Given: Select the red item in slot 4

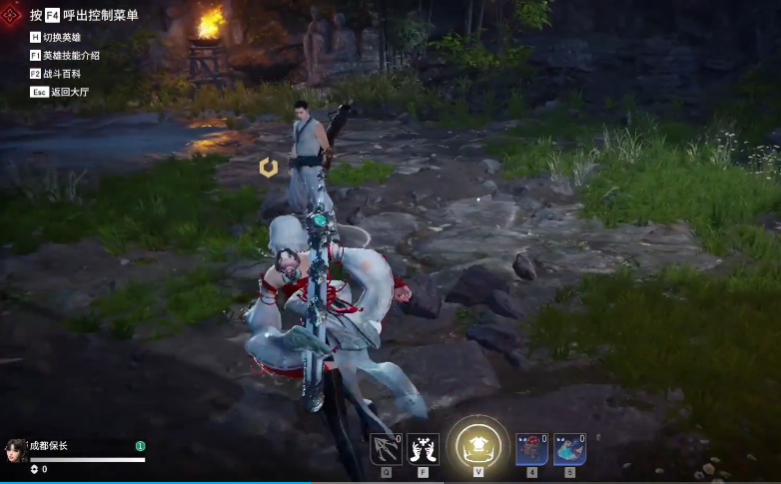Looking at the screenshot, I should coord(531,449).
